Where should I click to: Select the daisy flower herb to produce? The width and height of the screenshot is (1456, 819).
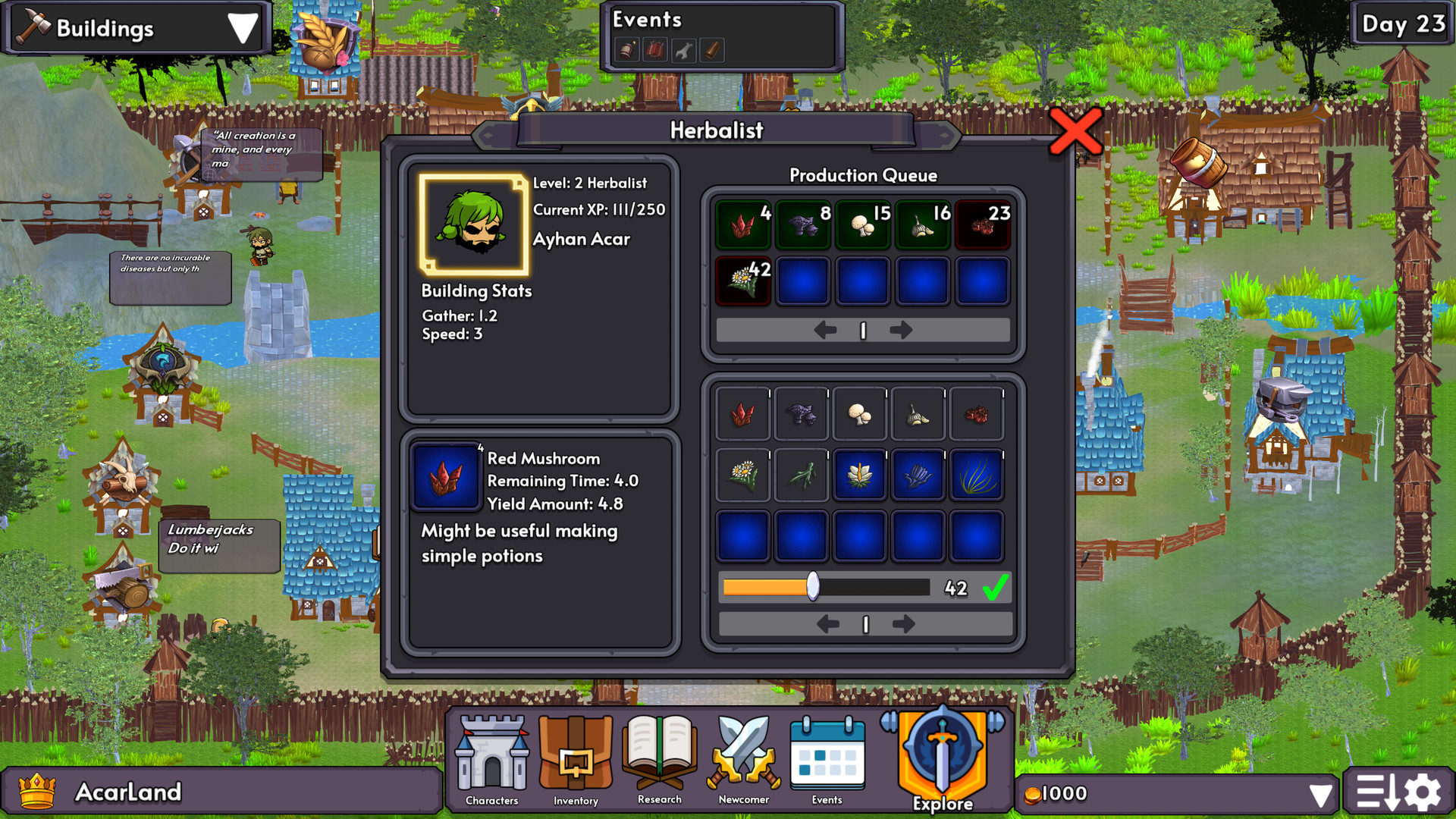742,474
